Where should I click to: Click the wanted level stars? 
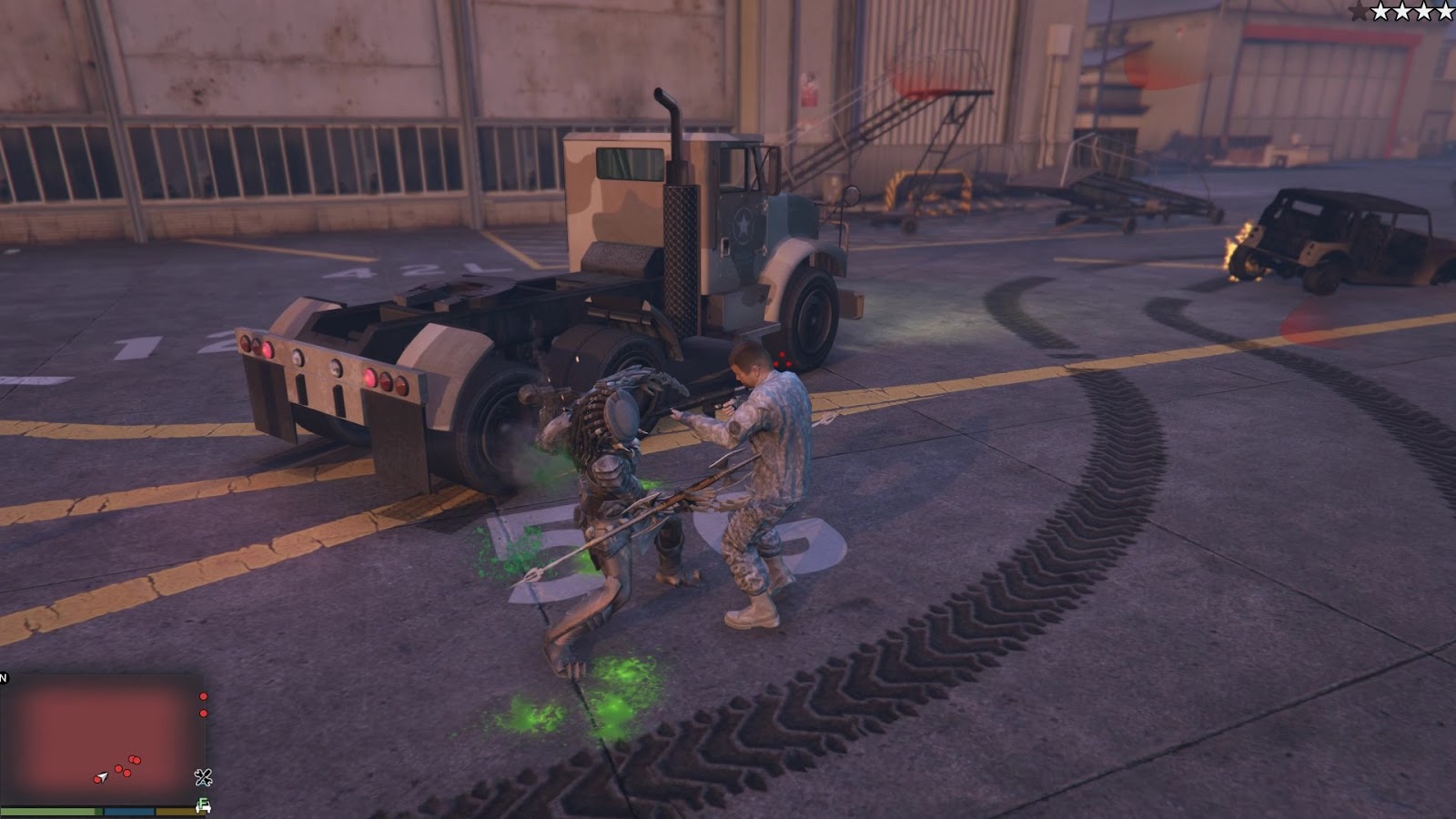(1401, 12)
